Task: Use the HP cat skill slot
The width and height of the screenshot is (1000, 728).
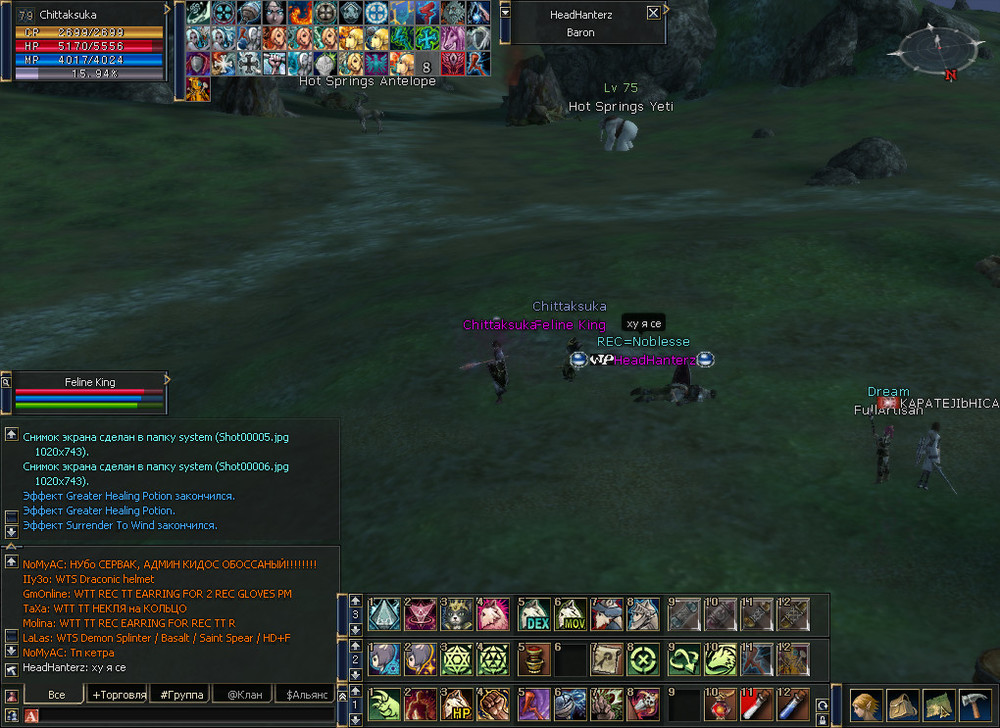Action: coord(457,704)
